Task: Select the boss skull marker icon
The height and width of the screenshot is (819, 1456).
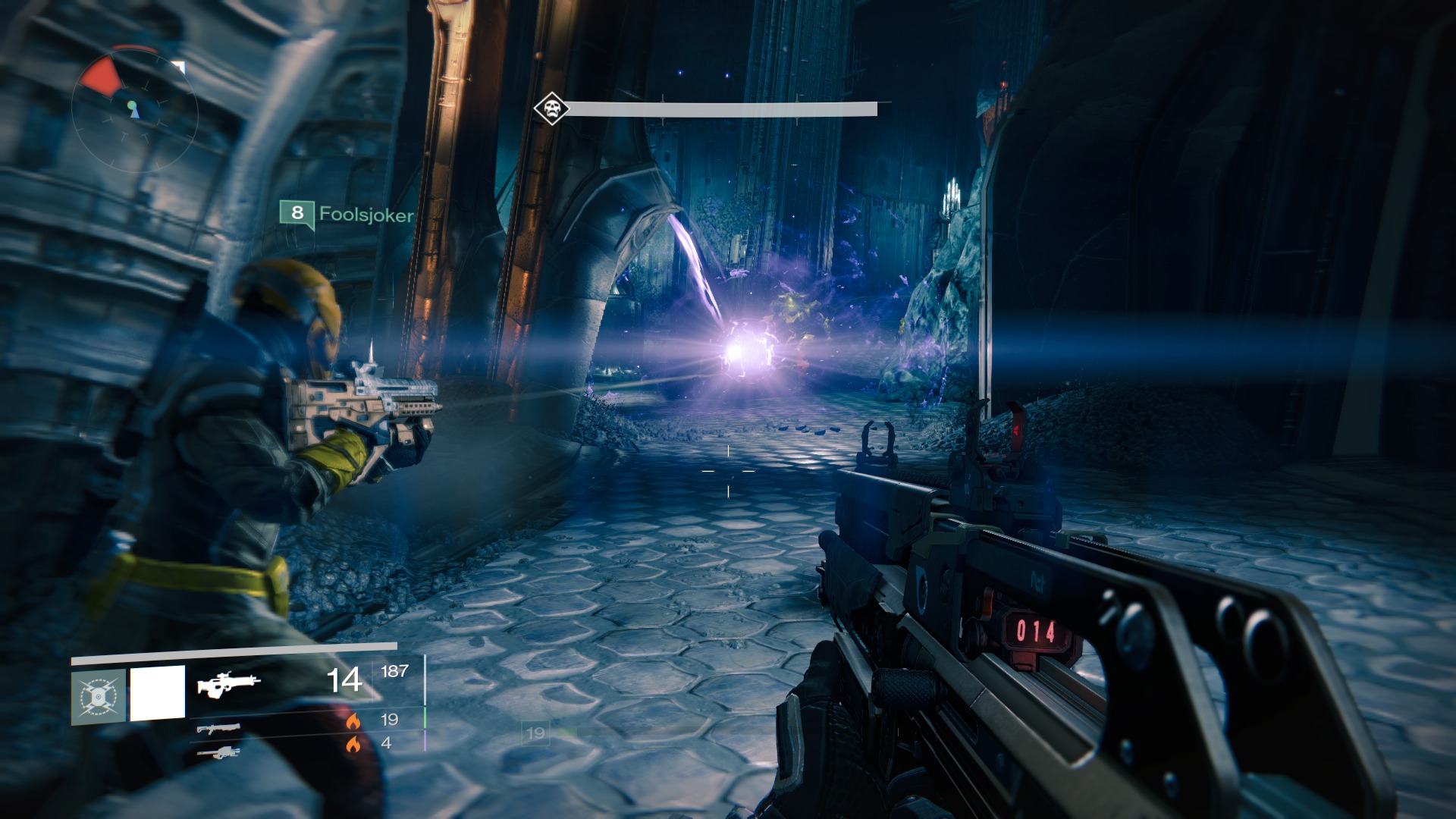Action: point(551,110)
